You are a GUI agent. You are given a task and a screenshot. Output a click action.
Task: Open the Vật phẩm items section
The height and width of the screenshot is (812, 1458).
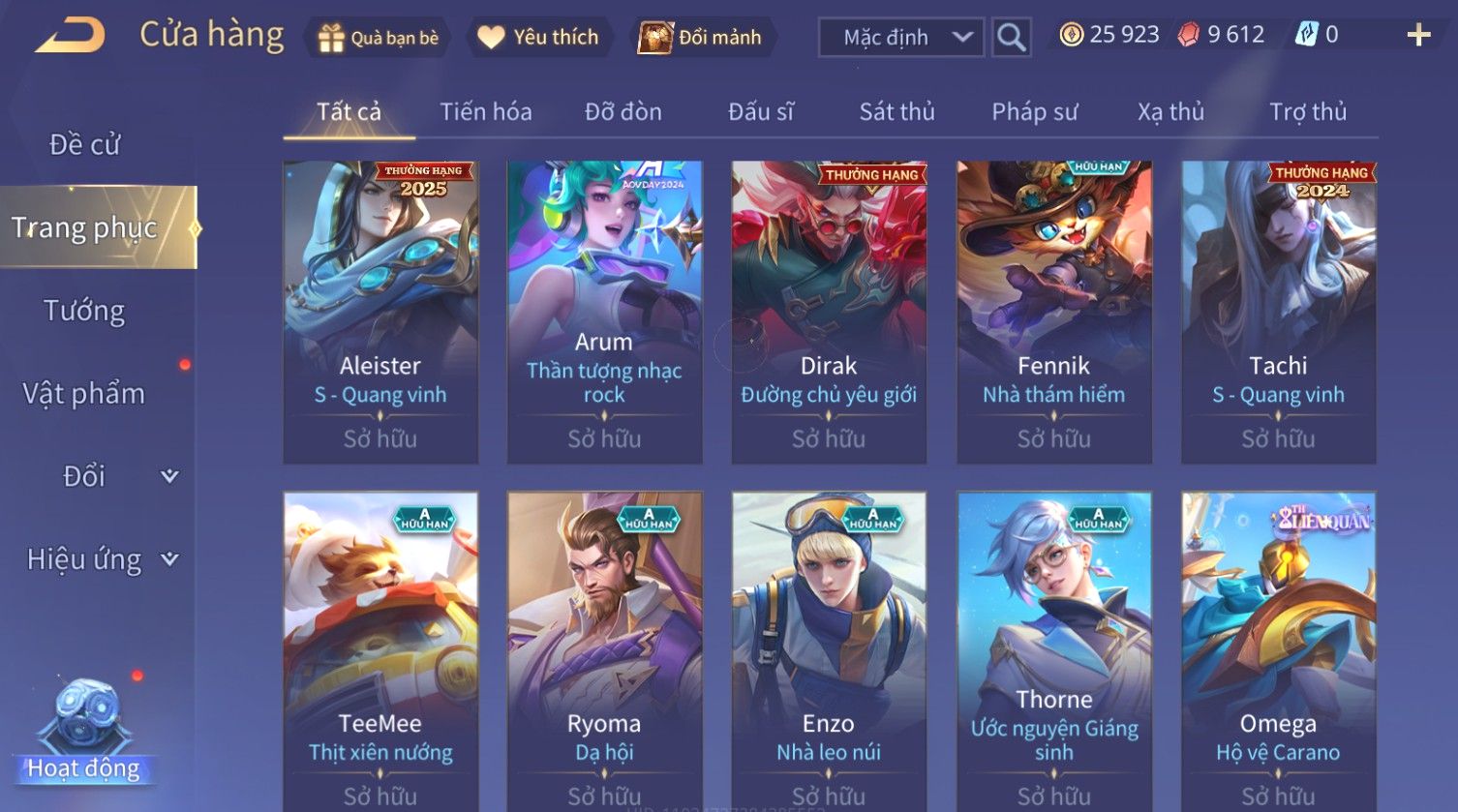[85, 394]
